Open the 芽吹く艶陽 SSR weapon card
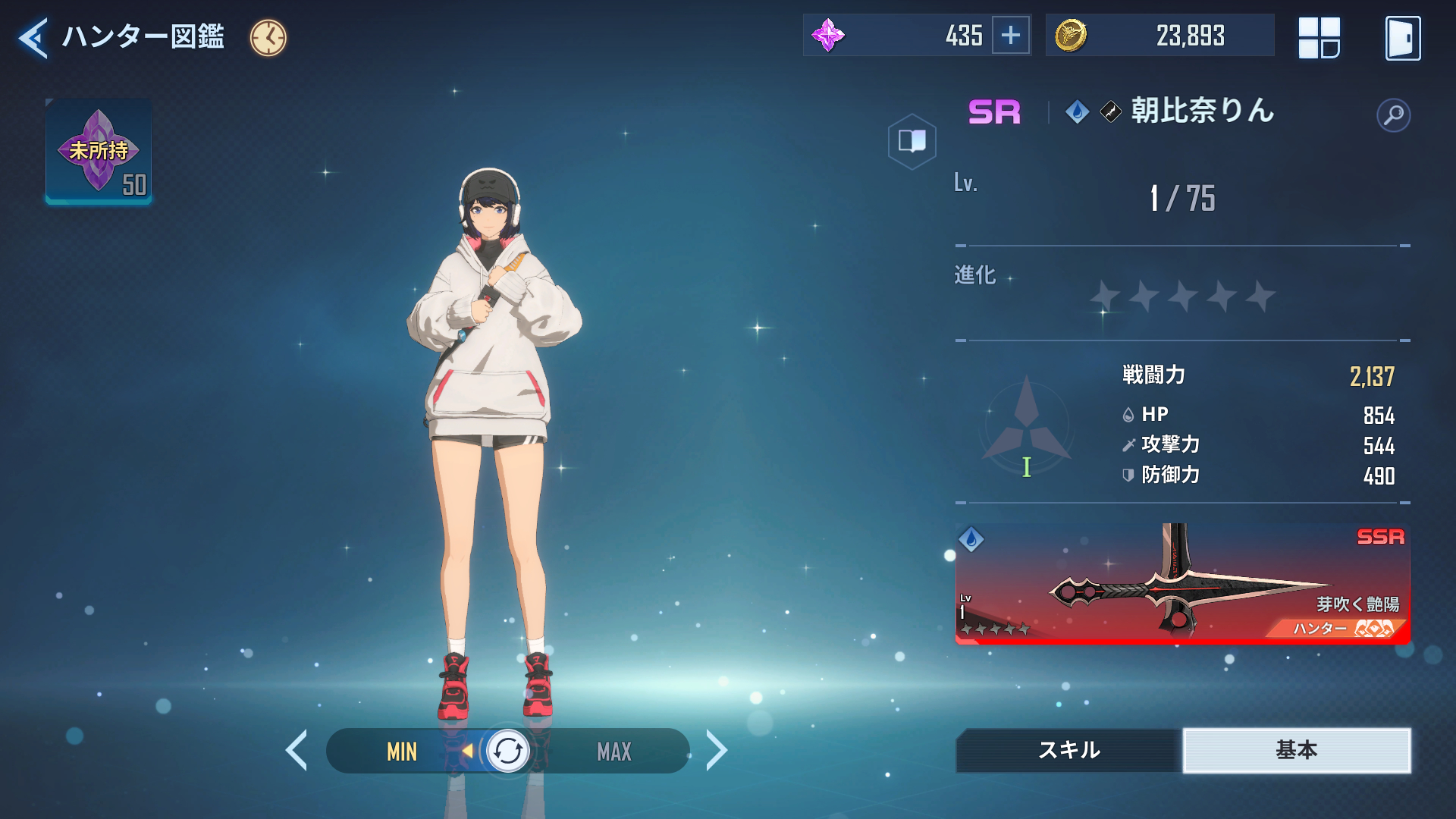 pyautogui.click(x=1182, y=583)
